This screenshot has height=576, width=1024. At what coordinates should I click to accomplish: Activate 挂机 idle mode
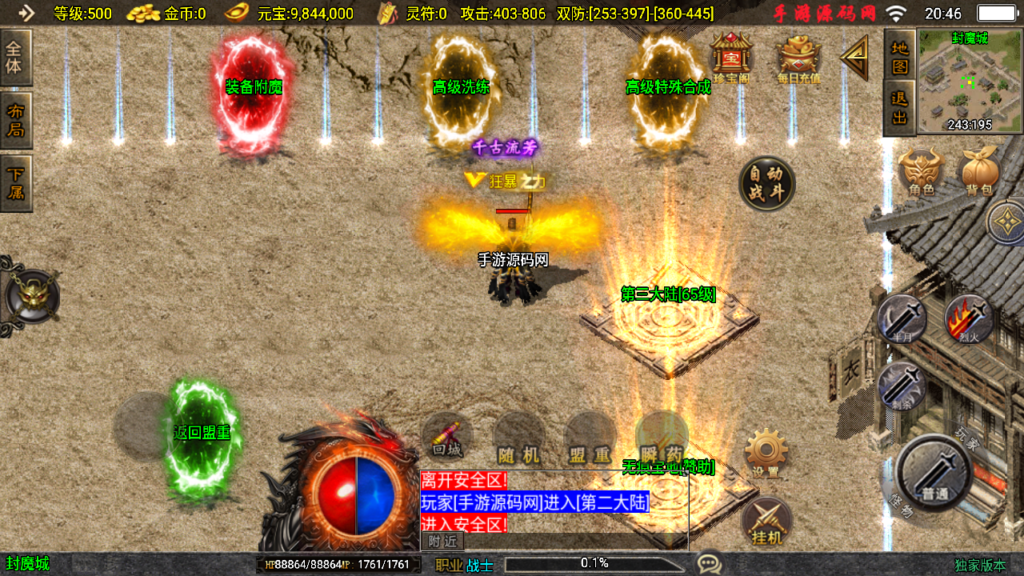766,522
